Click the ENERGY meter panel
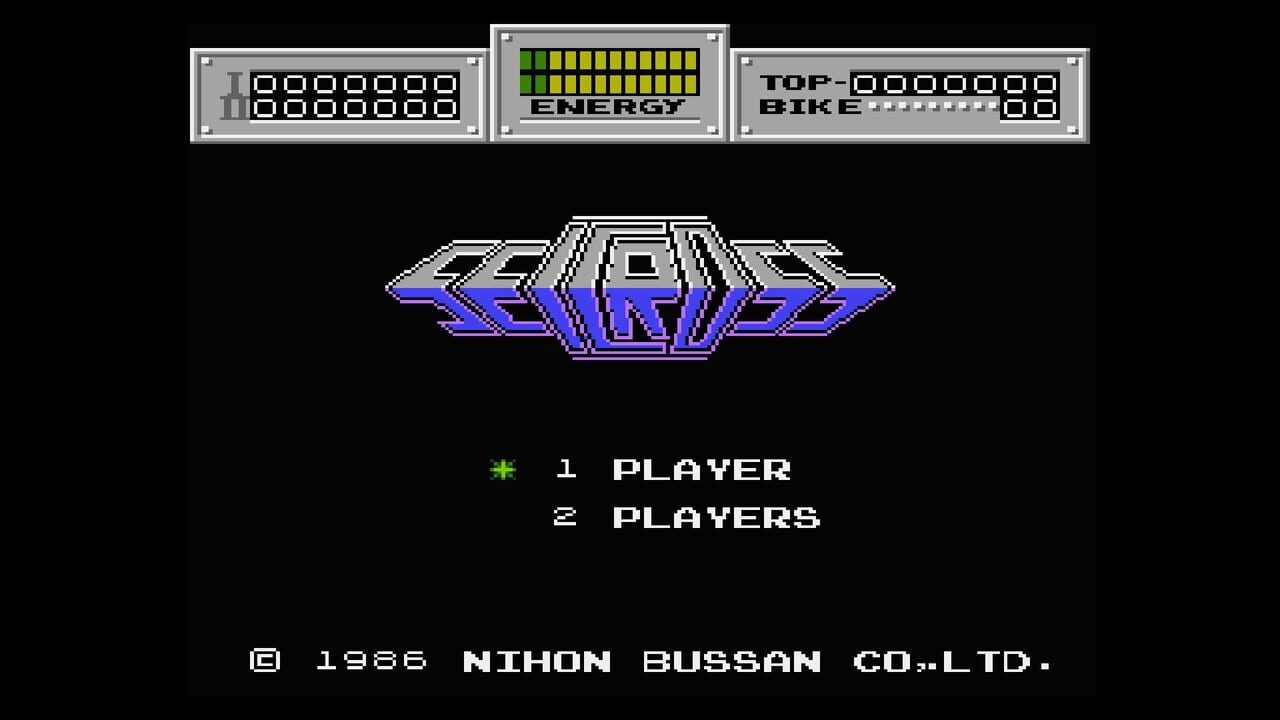 pos(612,80)
